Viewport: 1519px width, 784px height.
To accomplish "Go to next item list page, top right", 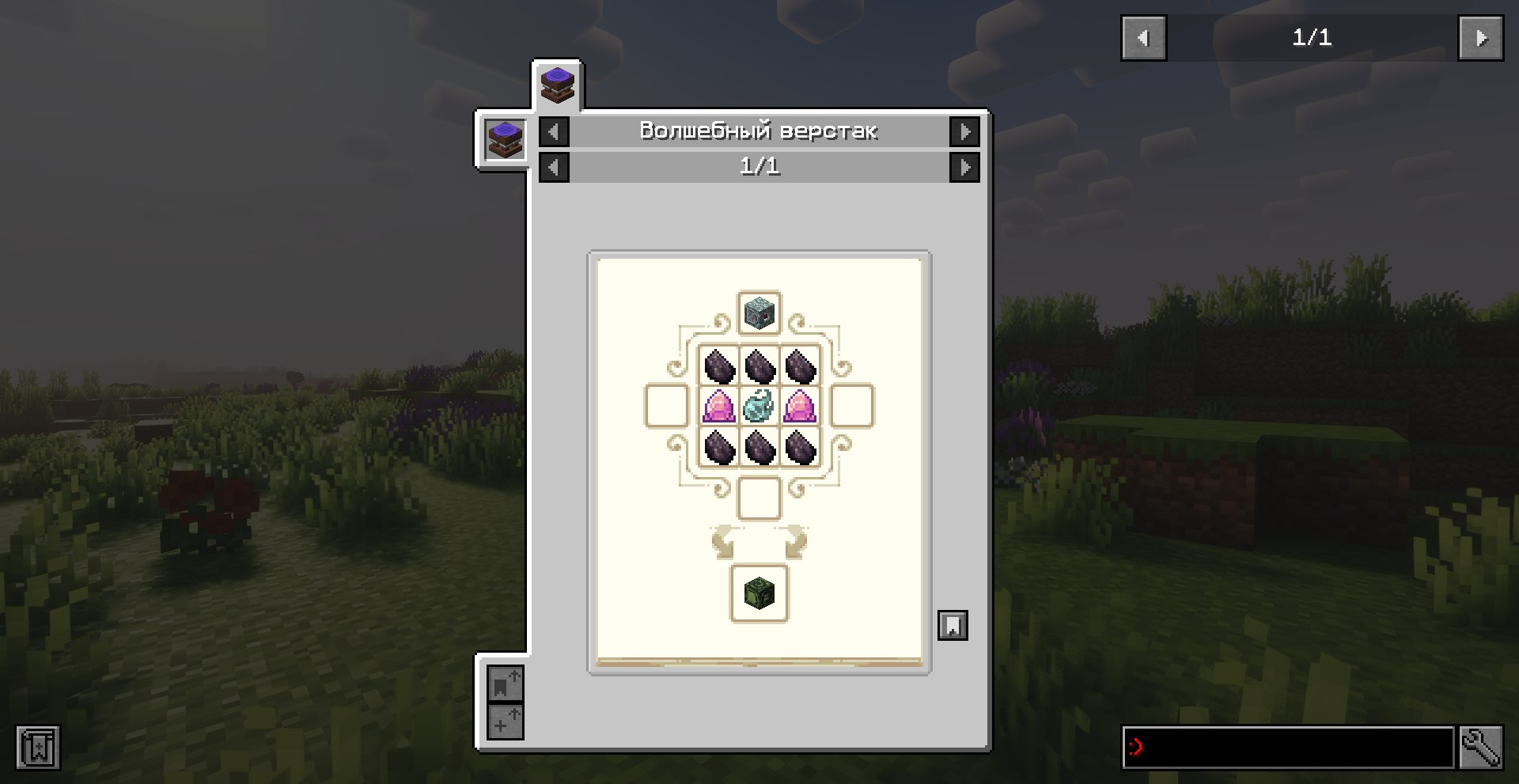I will click(1480, 38).
